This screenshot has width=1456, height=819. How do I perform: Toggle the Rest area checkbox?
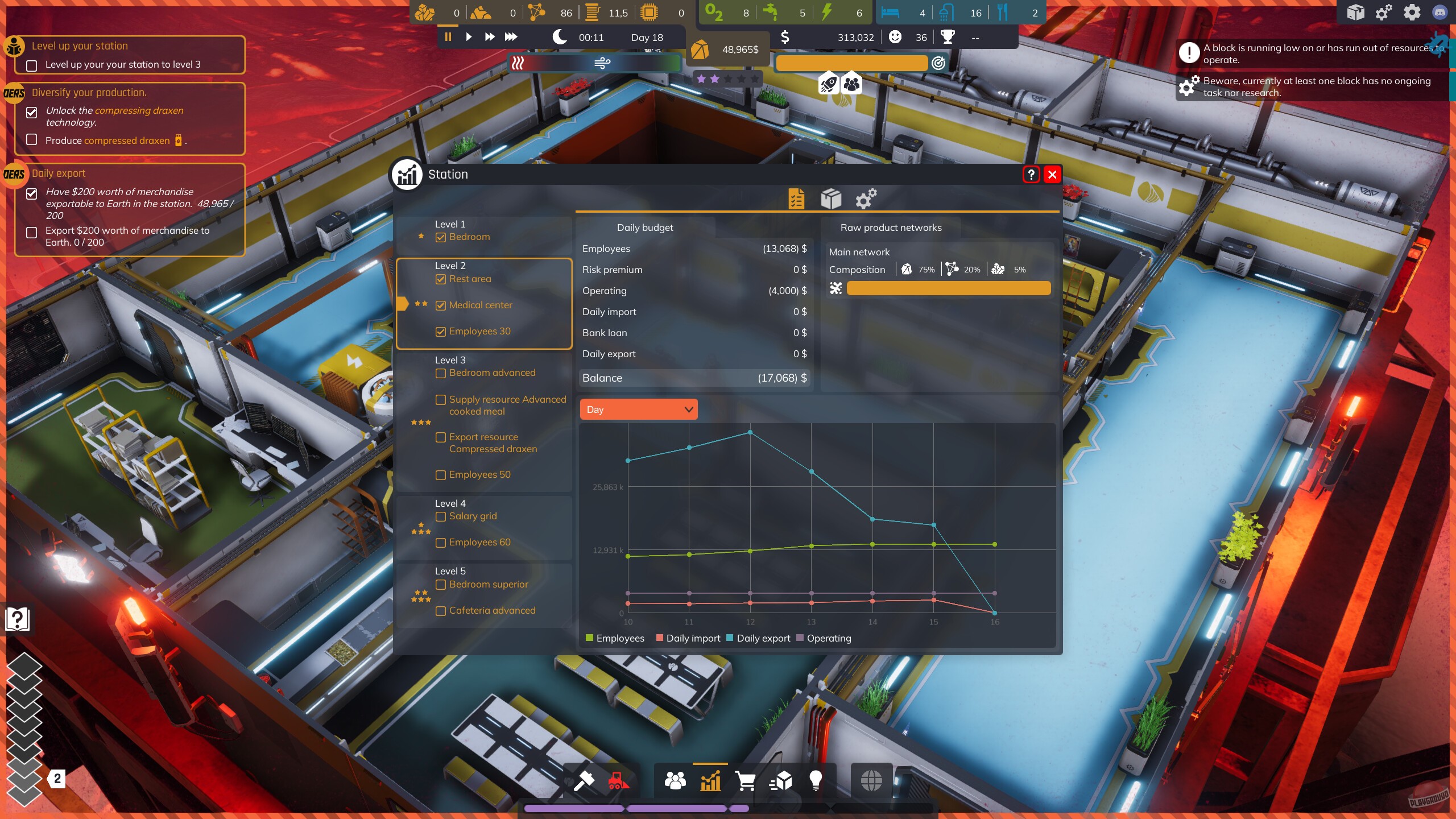click(441, 279)
